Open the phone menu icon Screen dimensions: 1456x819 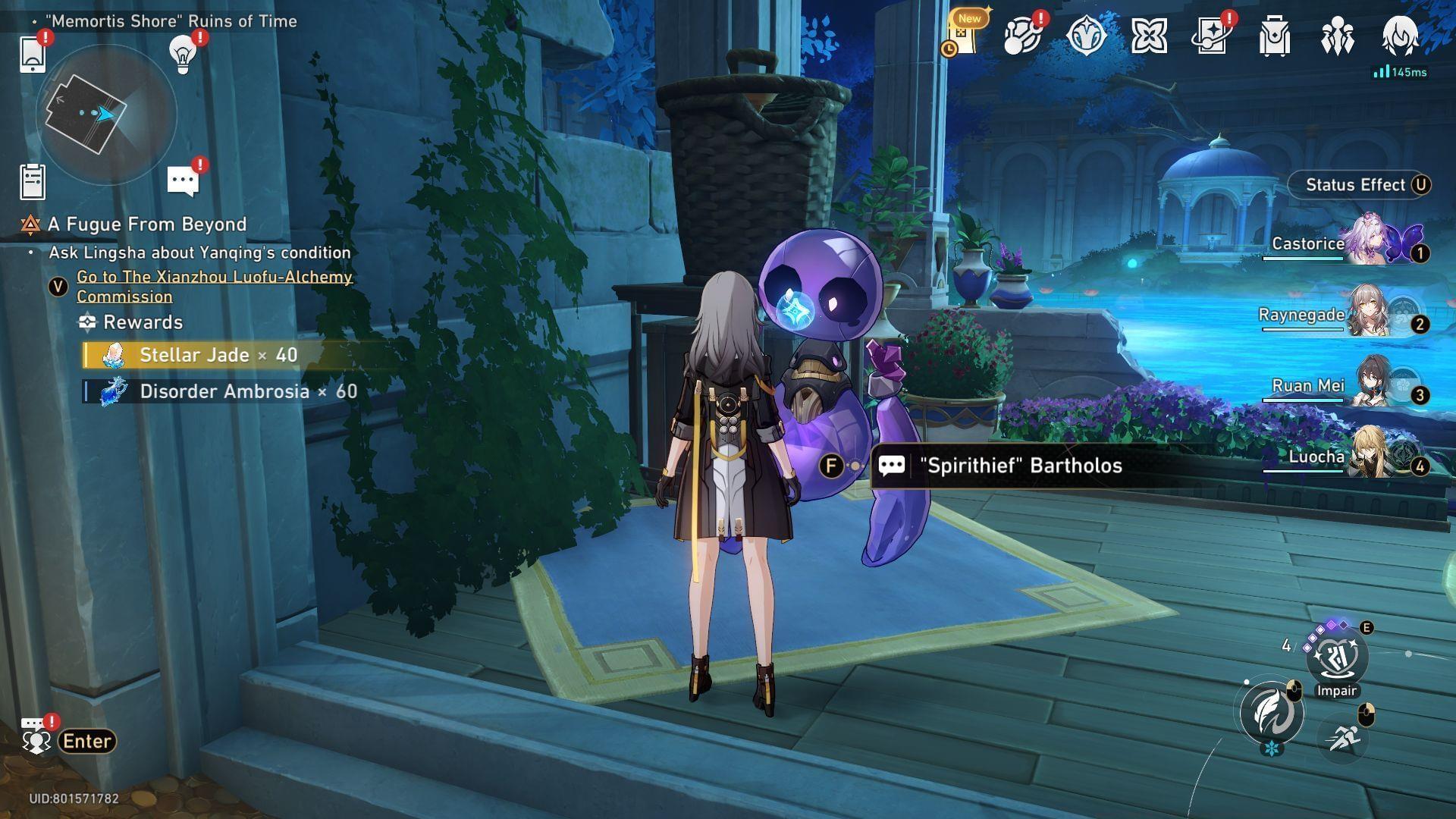pyautogui.click(x=33, y=54)
